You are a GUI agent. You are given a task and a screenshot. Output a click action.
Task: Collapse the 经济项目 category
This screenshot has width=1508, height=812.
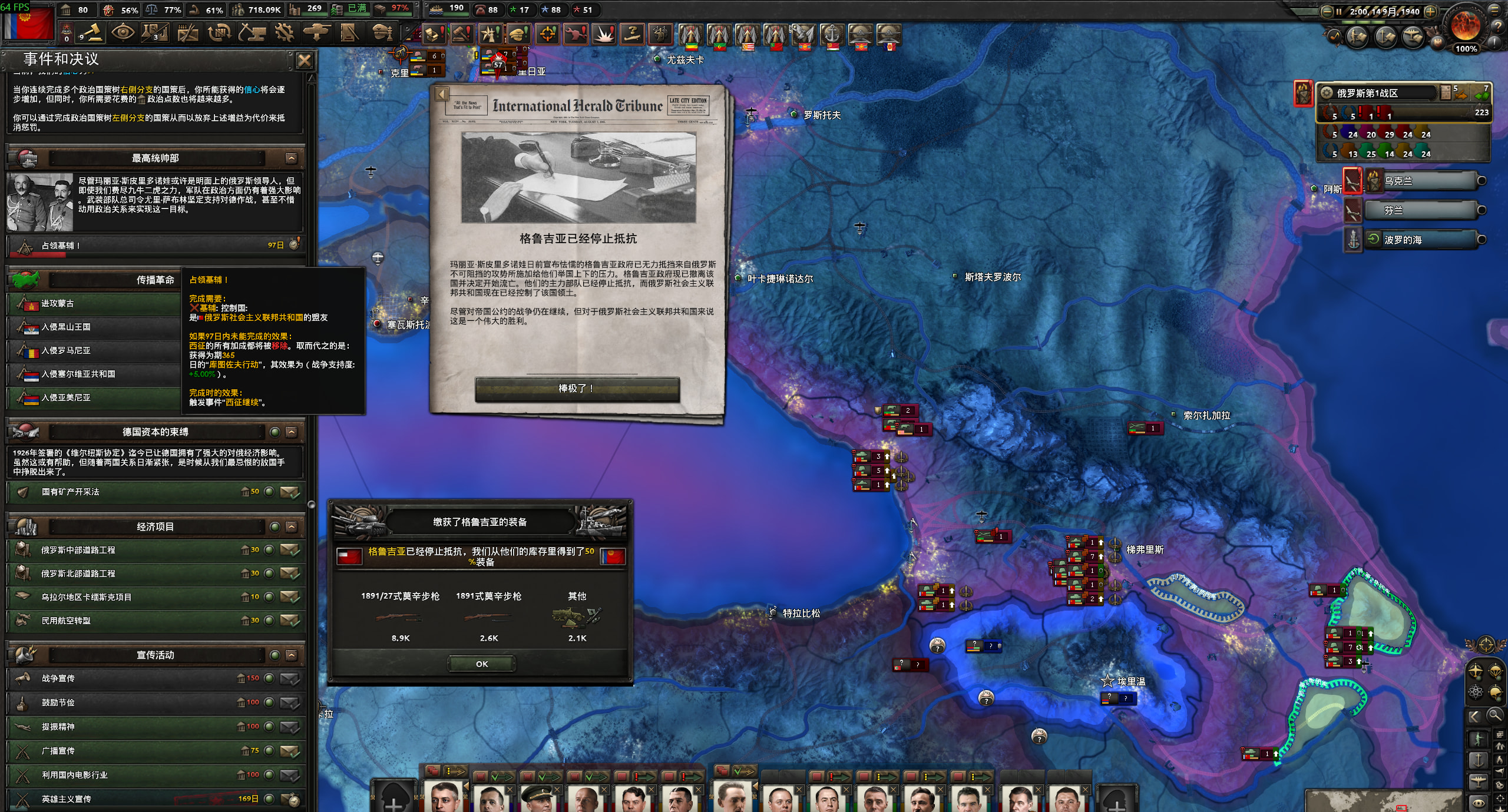point(291,527)
